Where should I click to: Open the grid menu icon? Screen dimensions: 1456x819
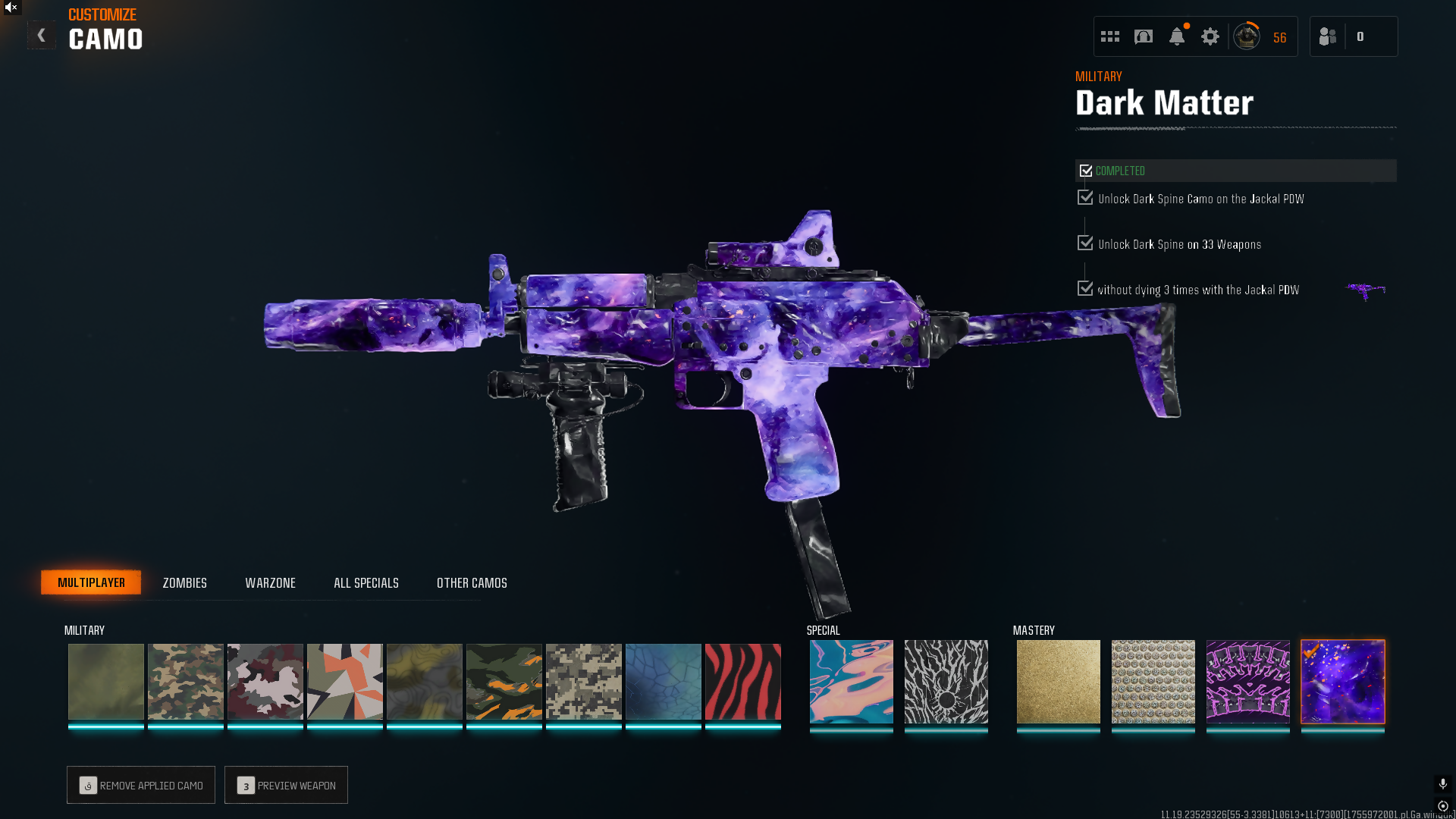point(1110,36)
